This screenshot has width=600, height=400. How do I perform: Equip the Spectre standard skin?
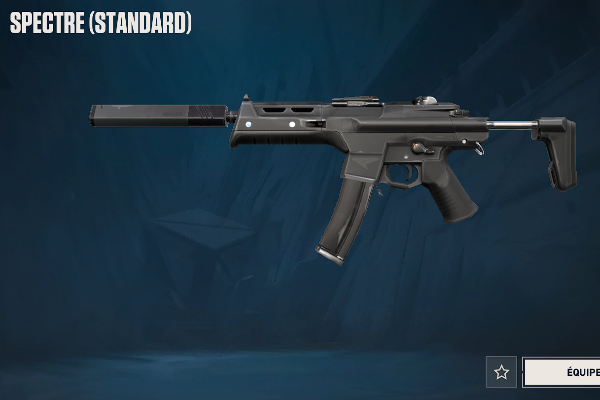click(562, 372)
